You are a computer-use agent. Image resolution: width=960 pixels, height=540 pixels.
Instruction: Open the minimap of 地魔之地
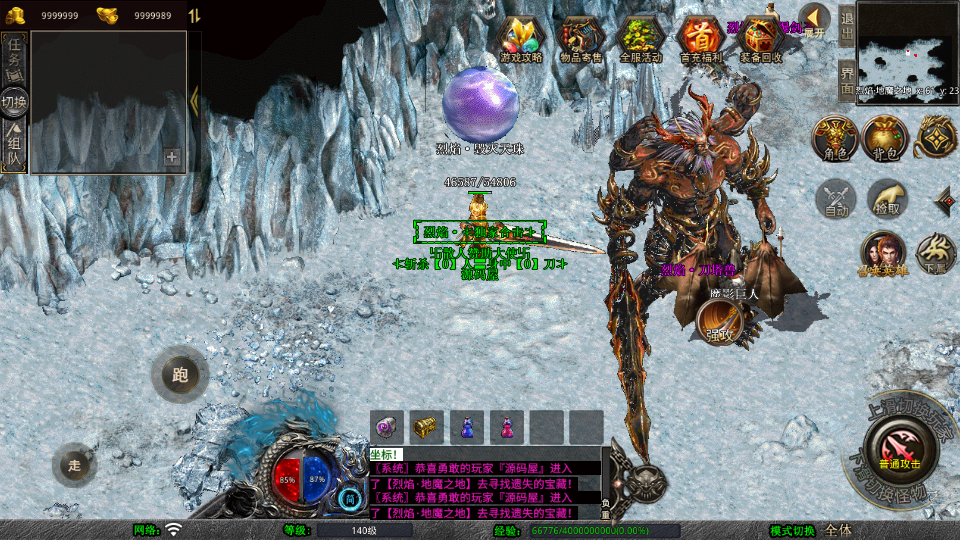coord(907,48)
